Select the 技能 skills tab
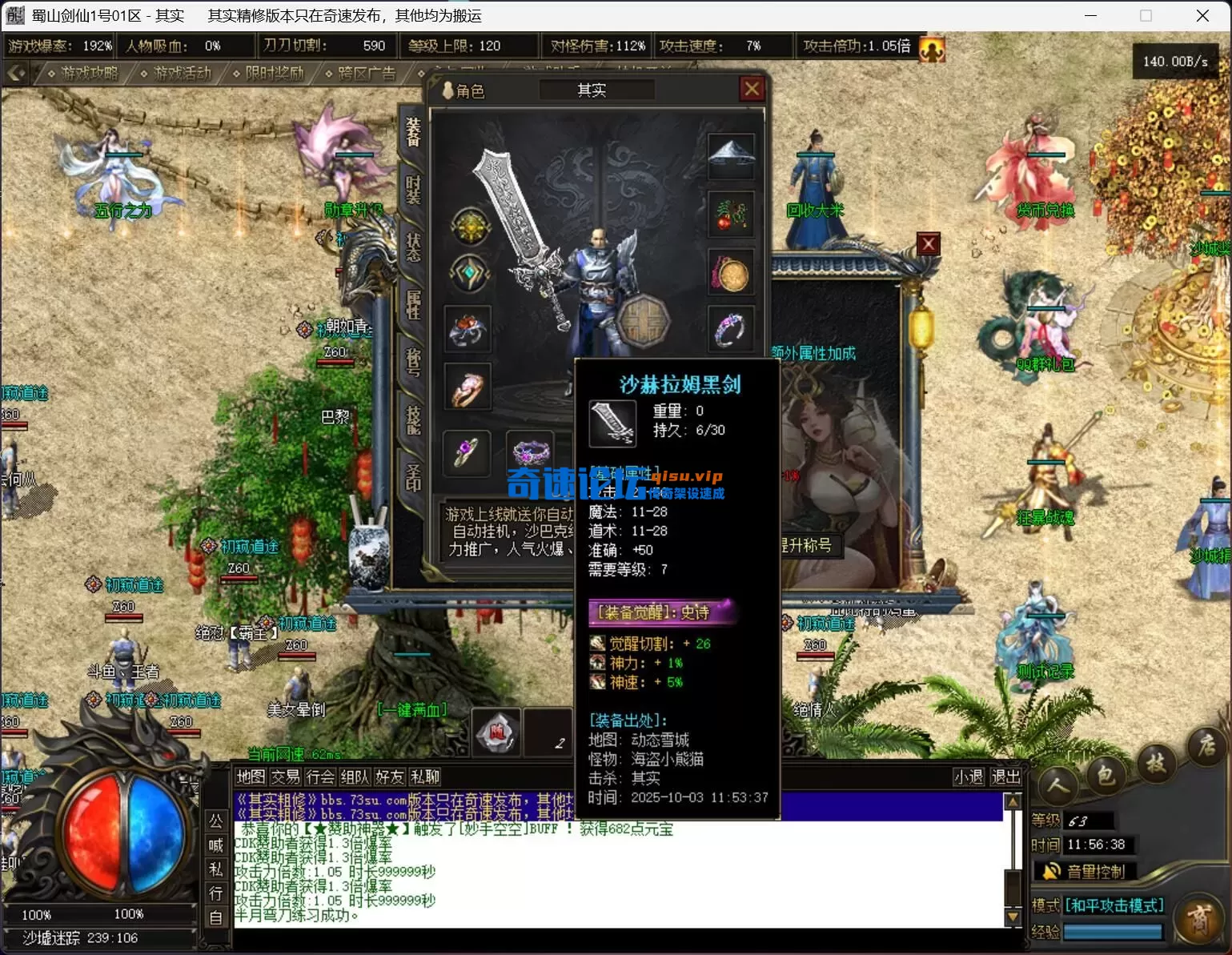Image resolution: width=1232 pixels, height=955 pixels. click(x=413, y=419)
